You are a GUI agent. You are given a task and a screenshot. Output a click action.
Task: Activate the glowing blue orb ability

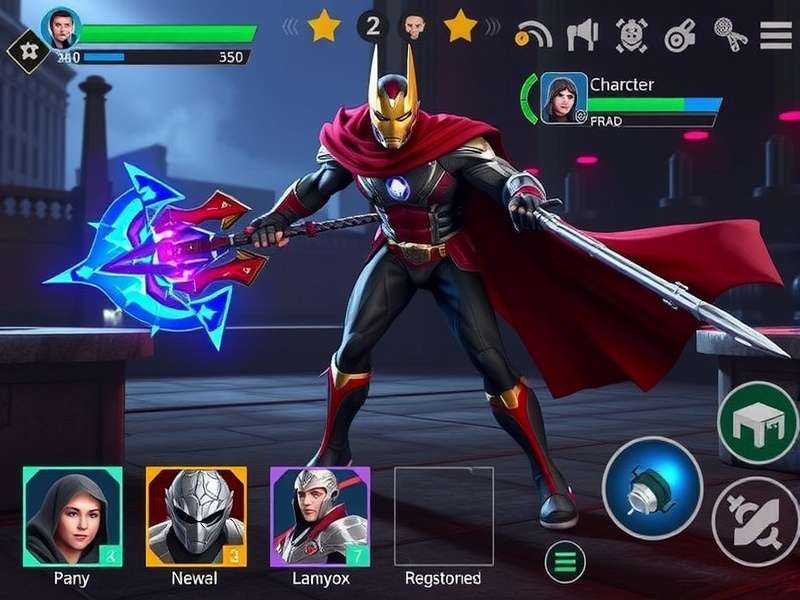[652, 488]
